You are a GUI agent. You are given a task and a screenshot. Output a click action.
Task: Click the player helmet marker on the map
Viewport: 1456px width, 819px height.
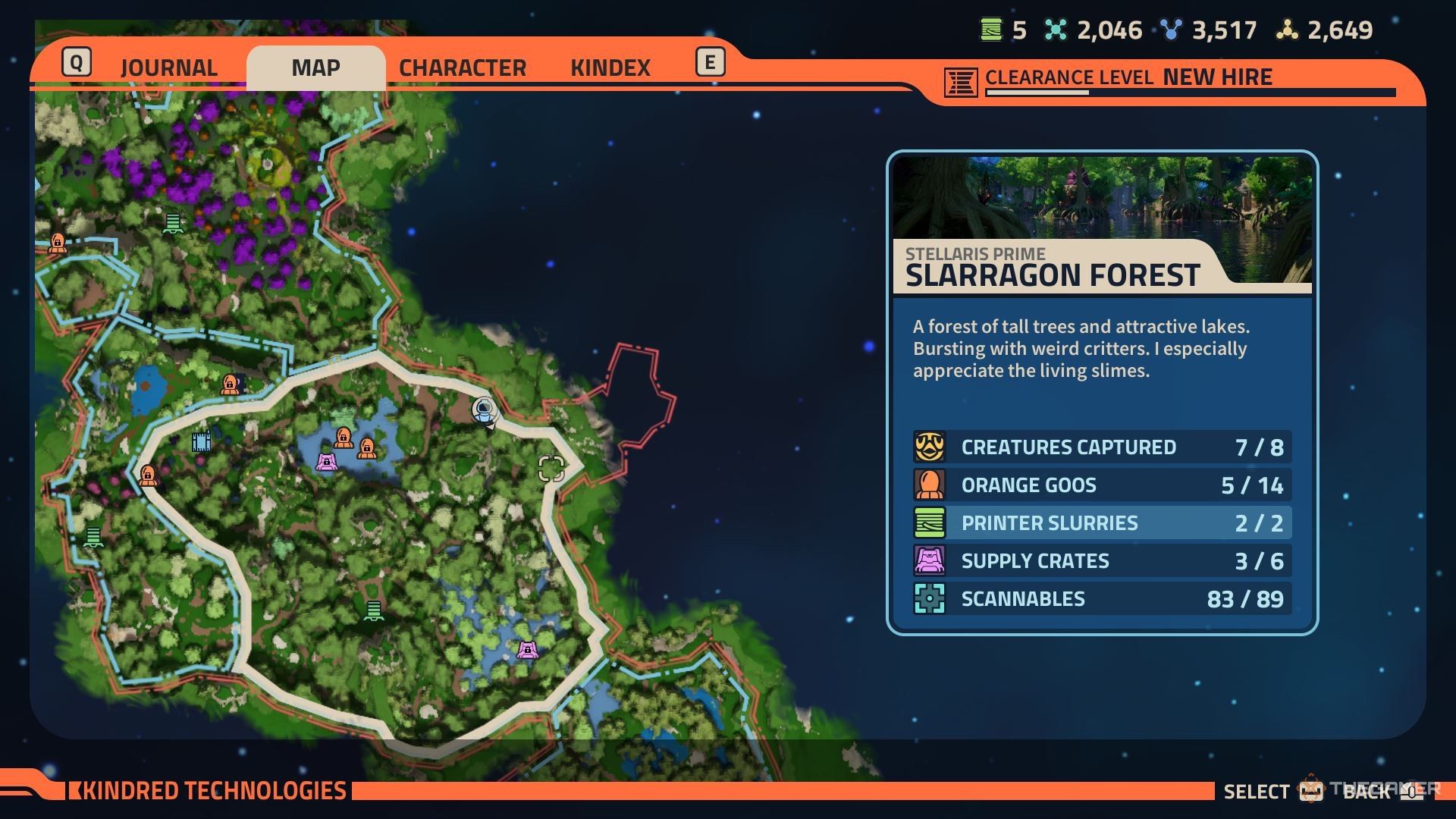tap(484, 410)
